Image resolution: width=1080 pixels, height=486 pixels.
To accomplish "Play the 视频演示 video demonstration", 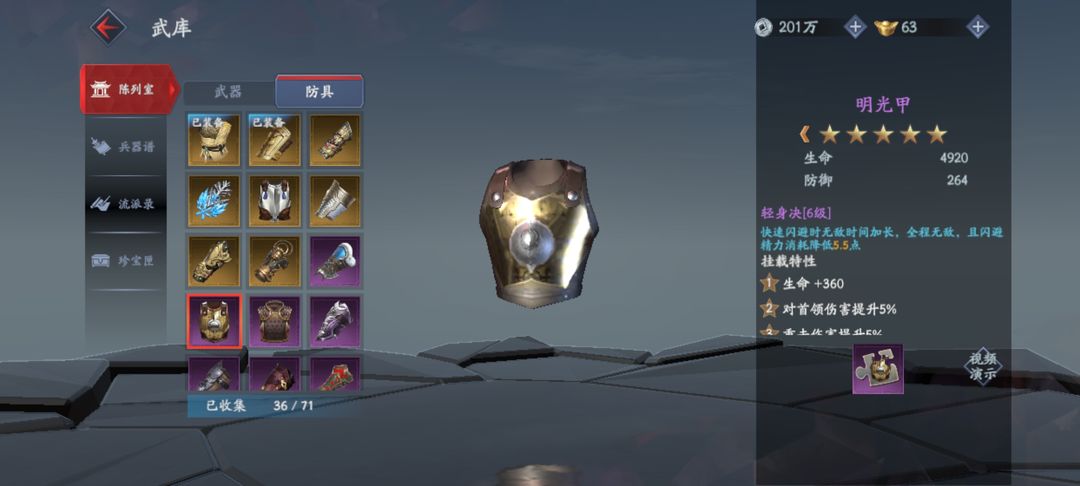I will click(982, 366).
